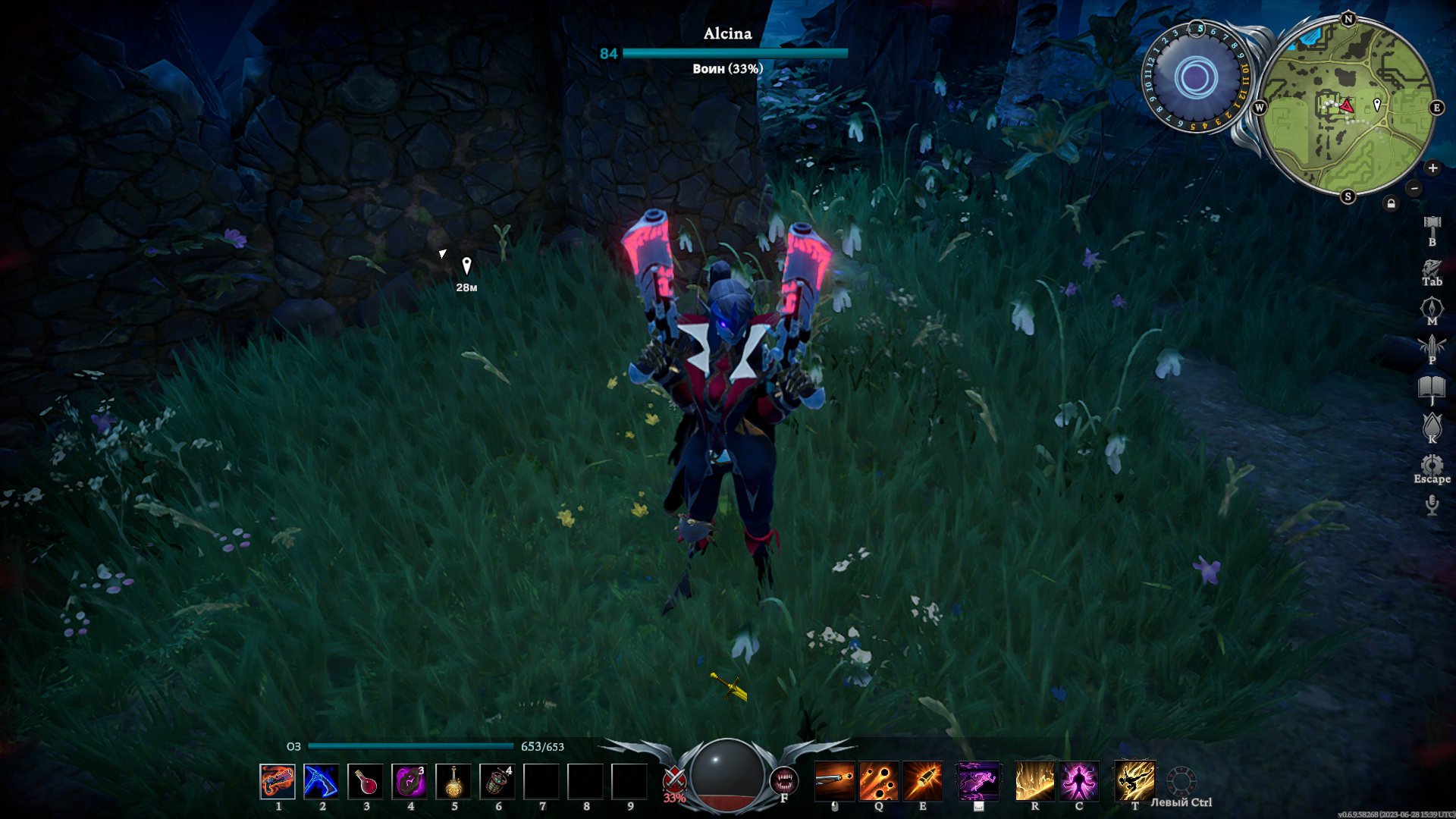
Task: Equip the blue reaper scythe slot
Action: [322, 781]
